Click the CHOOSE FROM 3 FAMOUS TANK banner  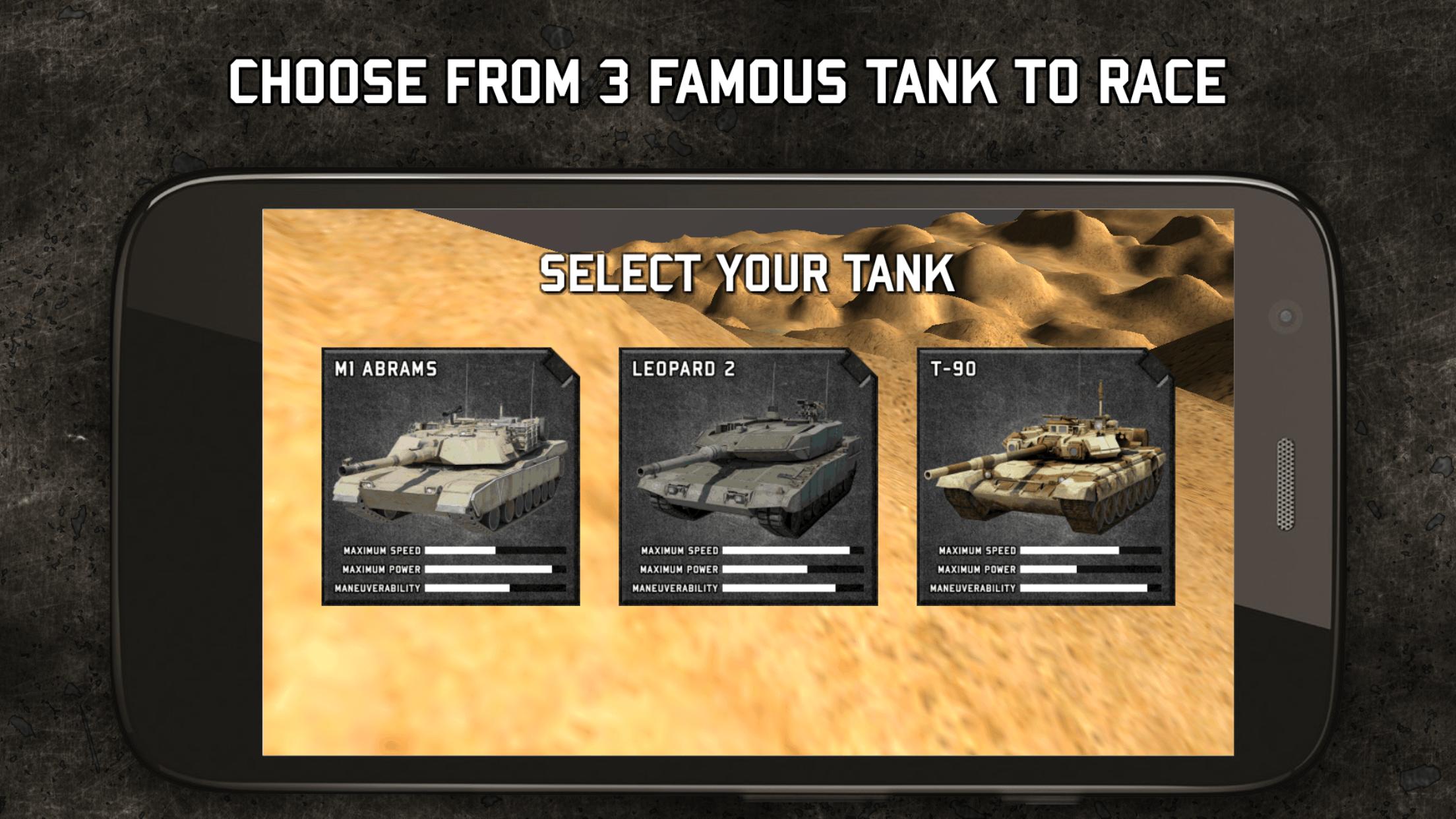point(728,79)
